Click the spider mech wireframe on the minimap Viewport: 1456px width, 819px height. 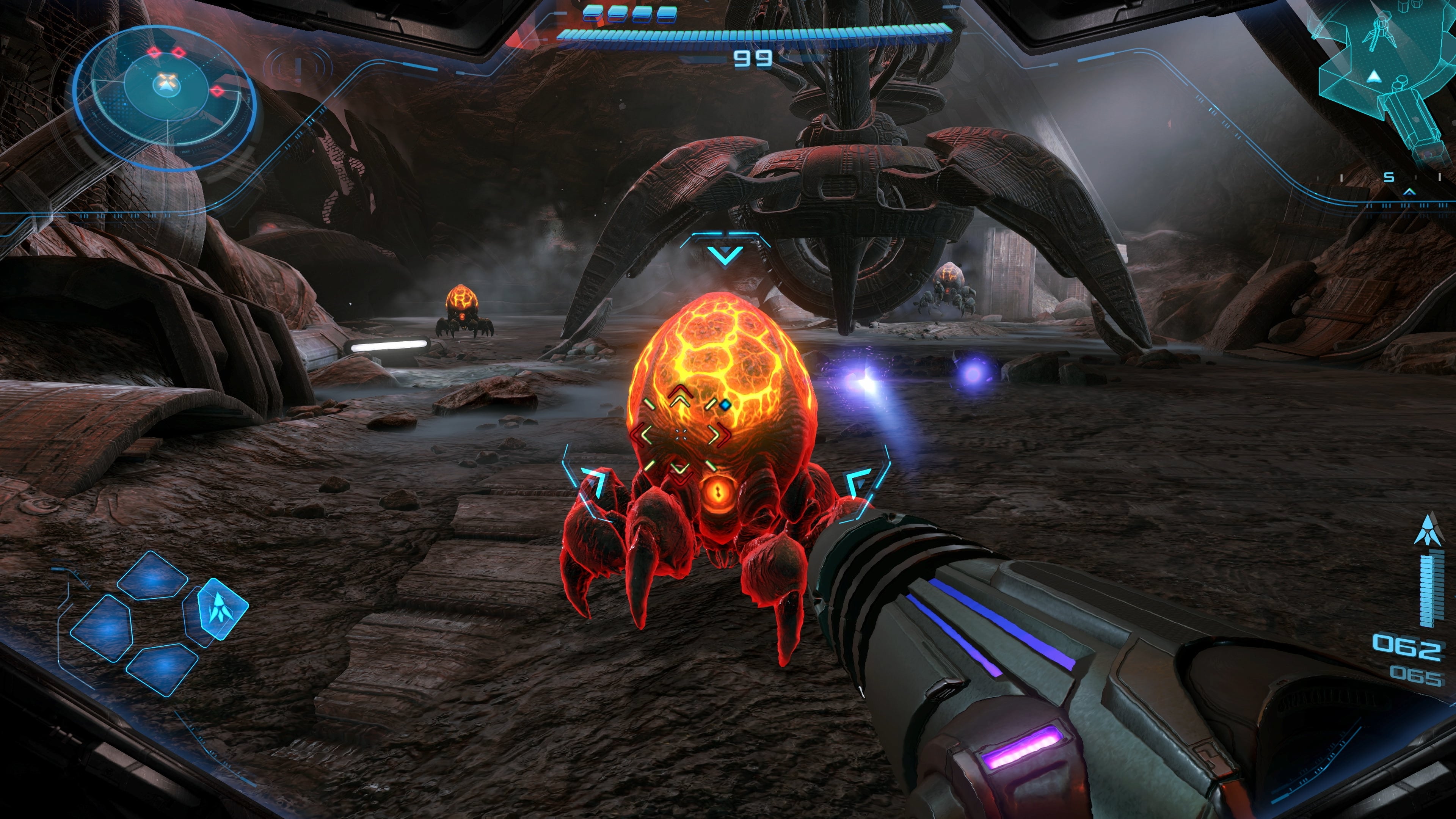point(1380,31)
